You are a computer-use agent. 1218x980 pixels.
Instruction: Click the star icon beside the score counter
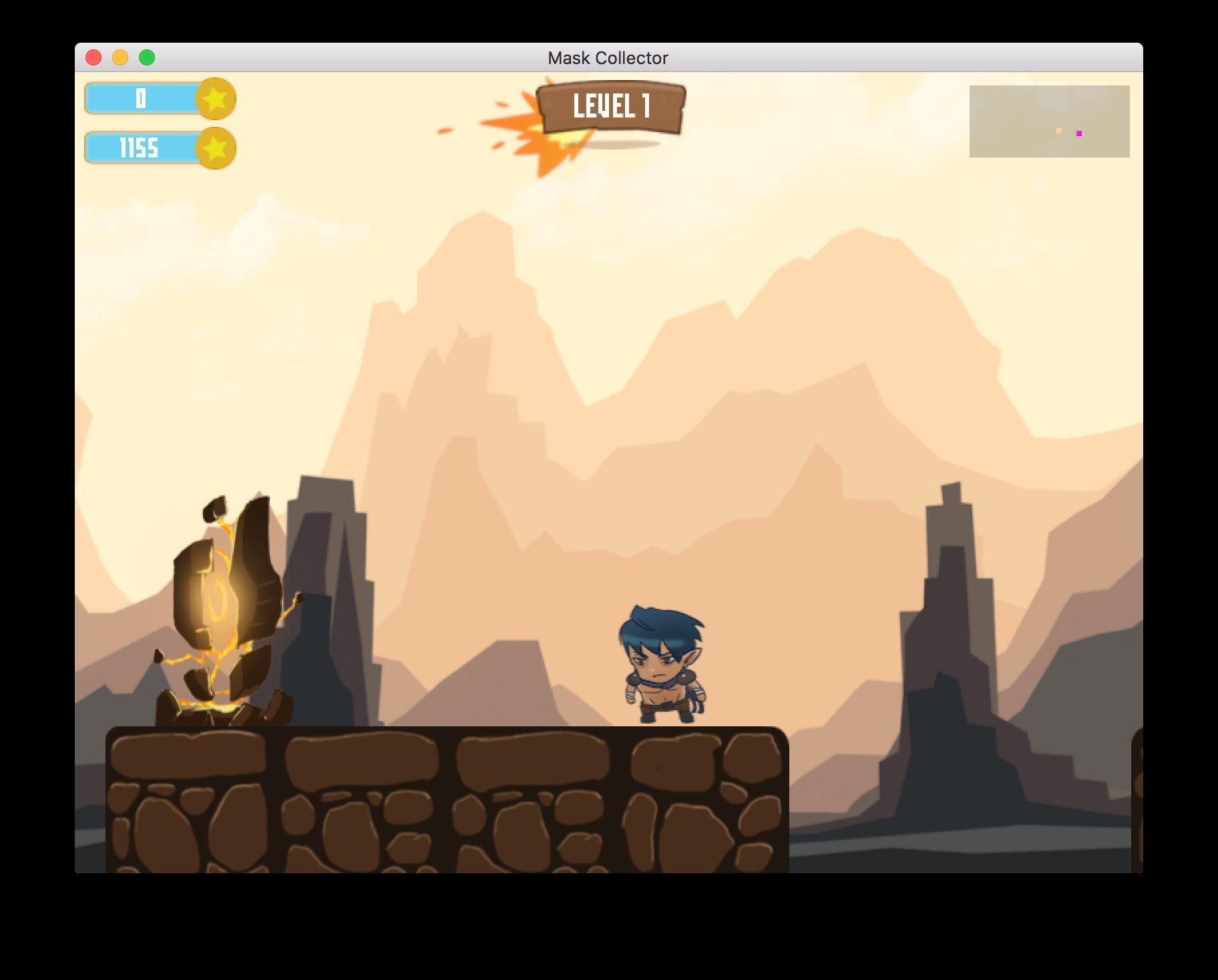click(215, 99)
